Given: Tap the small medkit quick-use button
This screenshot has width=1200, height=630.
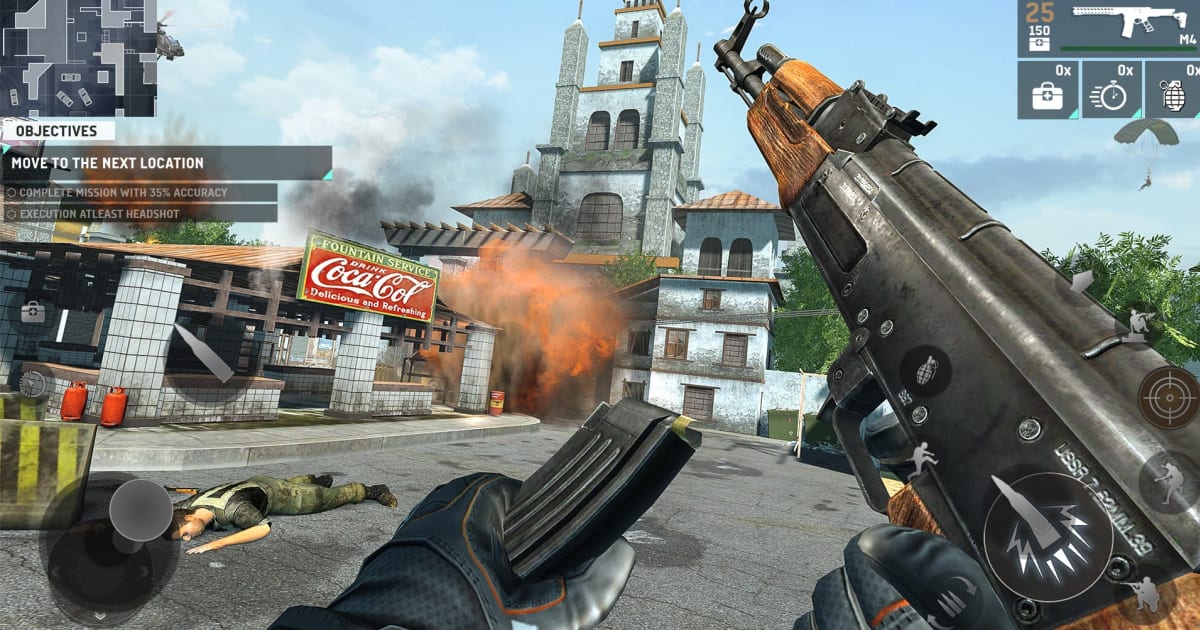Looking at the screenshot, I should pyautogui.click(x=32, y=312).
